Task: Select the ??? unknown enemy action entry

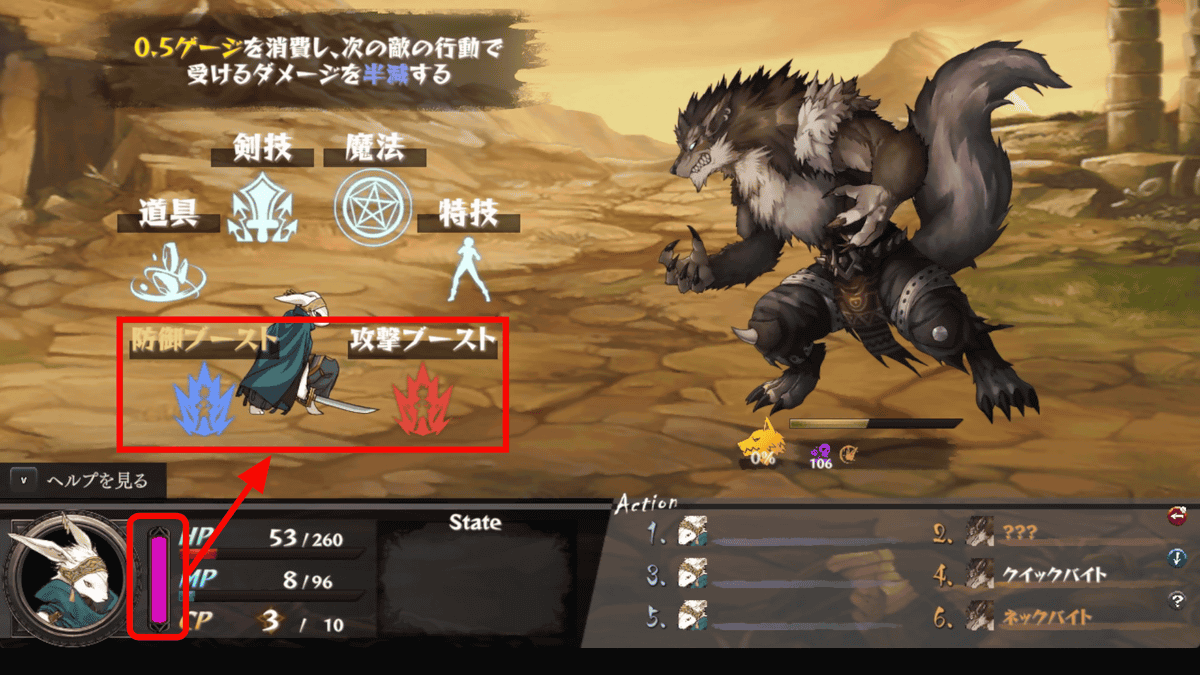Action: point(1021,534)
